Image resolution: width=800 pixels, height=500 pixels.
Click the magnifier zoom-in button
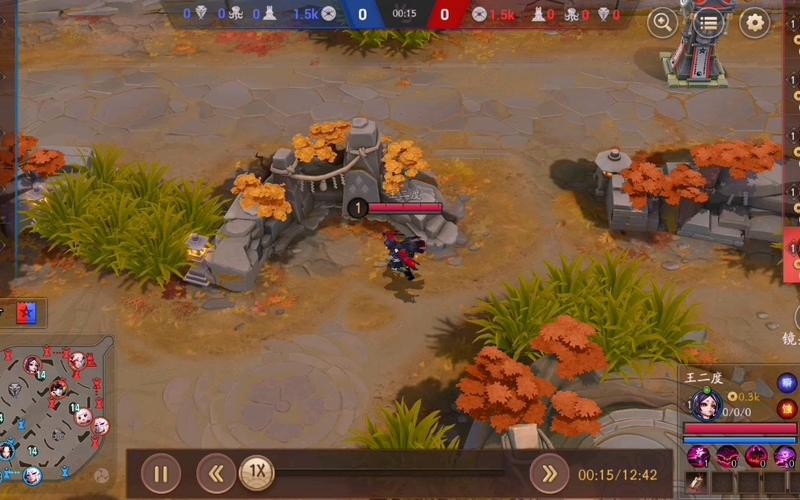coord(662,21)
